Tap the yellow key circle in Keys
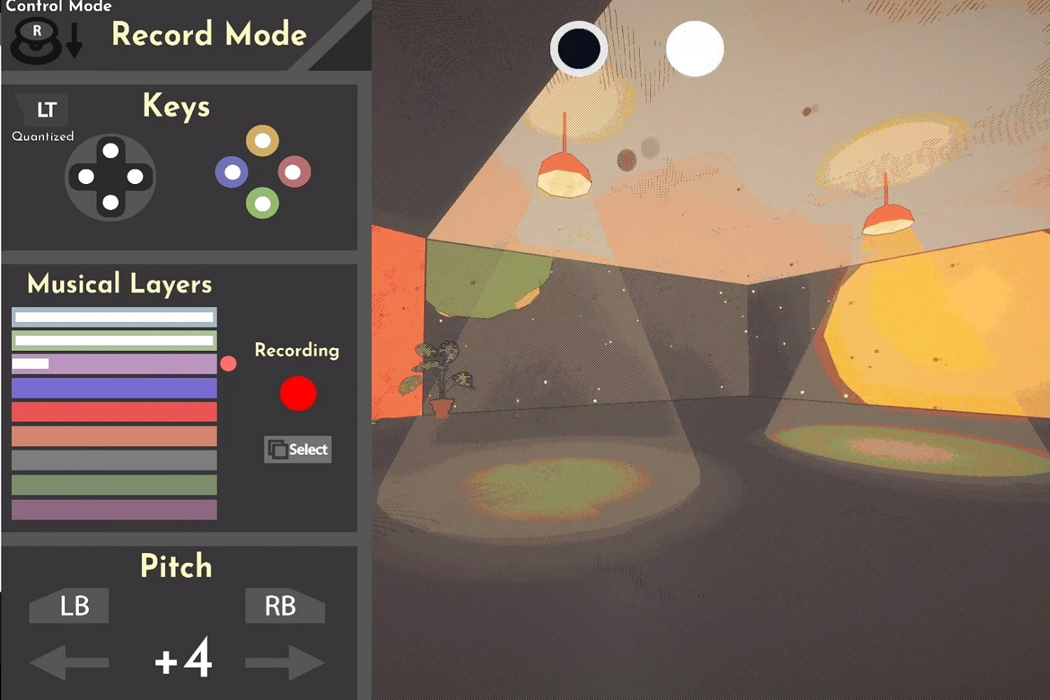 [x=262, y=141]
